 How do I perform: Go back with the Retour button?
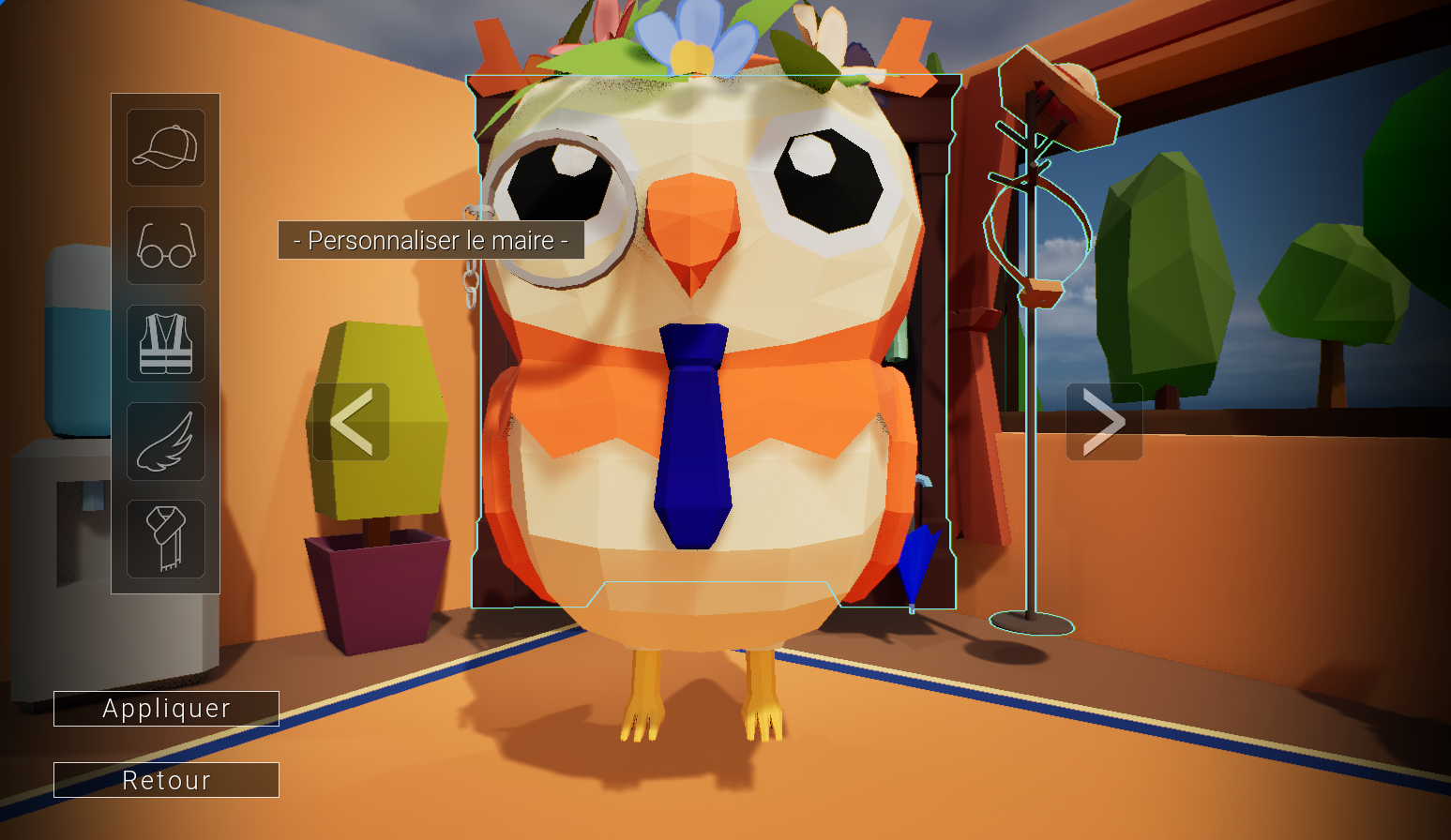tap(166, 780)
